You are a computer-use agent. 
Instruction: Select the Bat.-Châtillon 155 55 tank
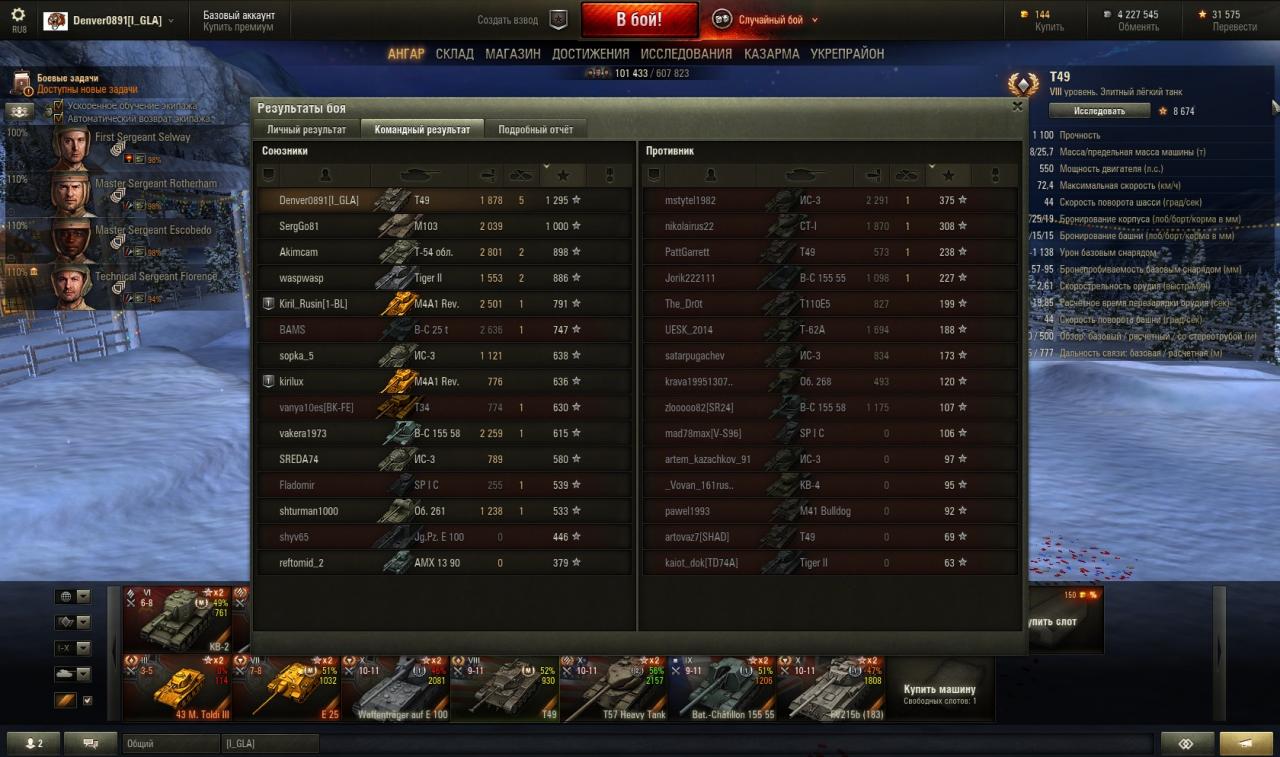pyautogui.click(x=722, y=688)
